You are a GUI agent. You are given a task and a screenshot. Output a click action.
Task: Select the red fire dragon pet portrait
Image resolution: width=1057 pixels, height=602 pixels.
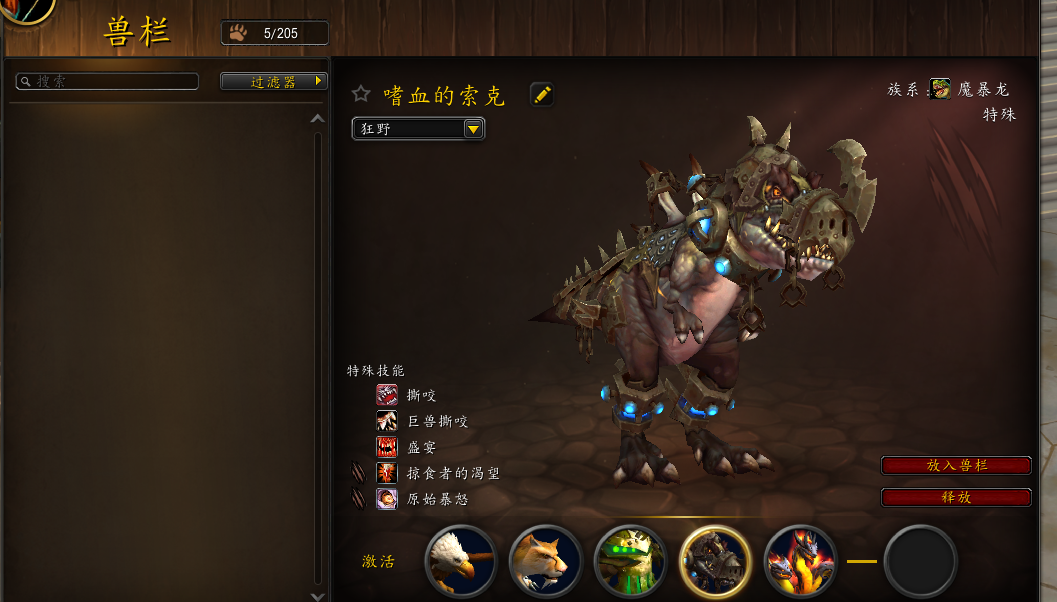[x=800, y=561]
